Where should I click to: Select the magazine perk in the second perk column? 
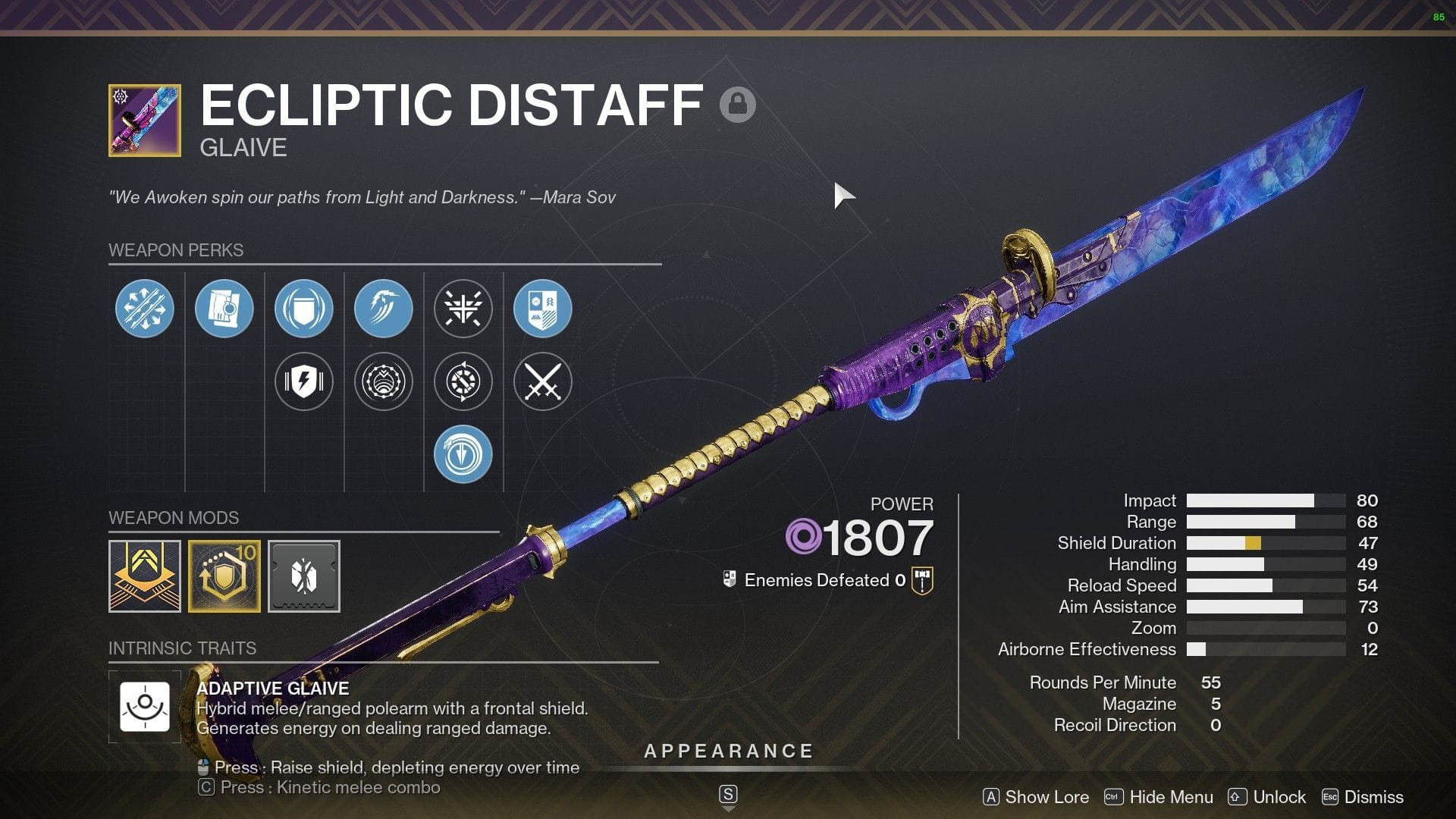pyautogui.click(x=225, y=308)
